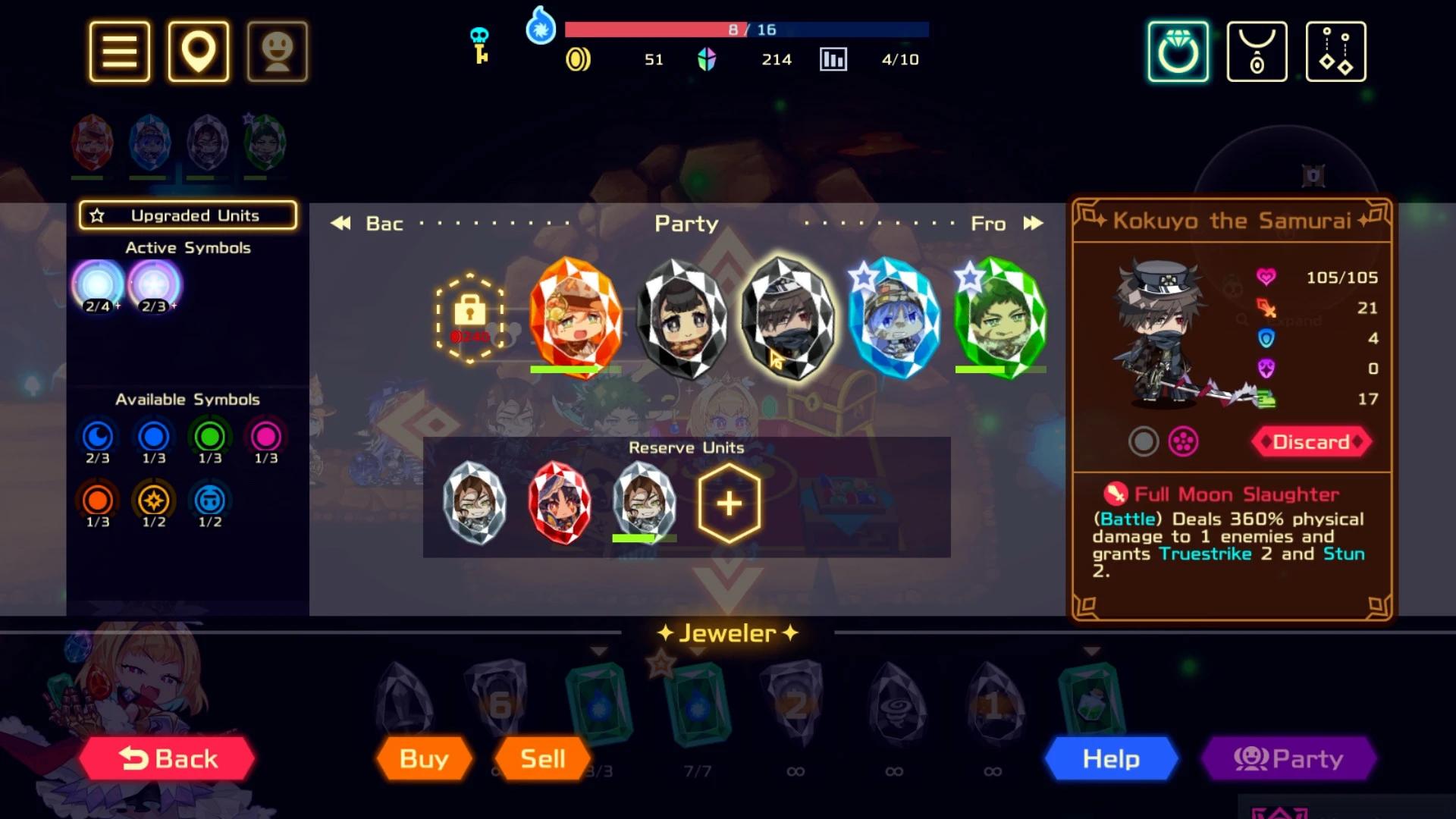
Task: Discard Kokuyo the Samurai
Action: pyautogui.click(x=1311, y=442)
